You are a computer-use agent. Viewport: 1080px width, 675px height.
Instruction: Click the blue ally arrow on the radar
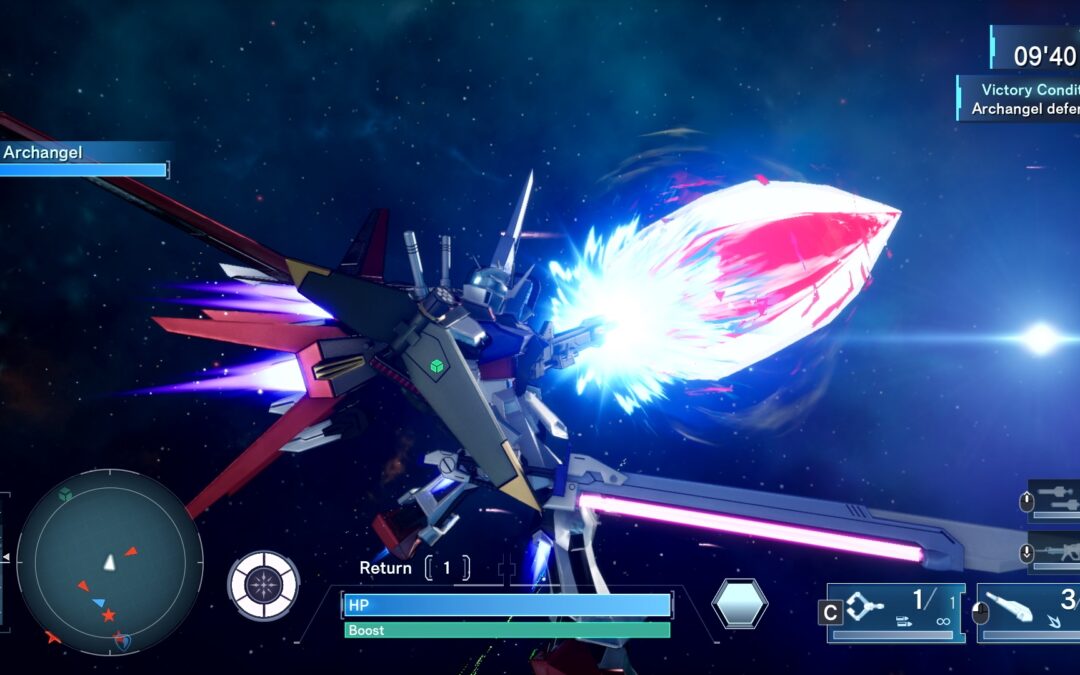pos(98,603)
